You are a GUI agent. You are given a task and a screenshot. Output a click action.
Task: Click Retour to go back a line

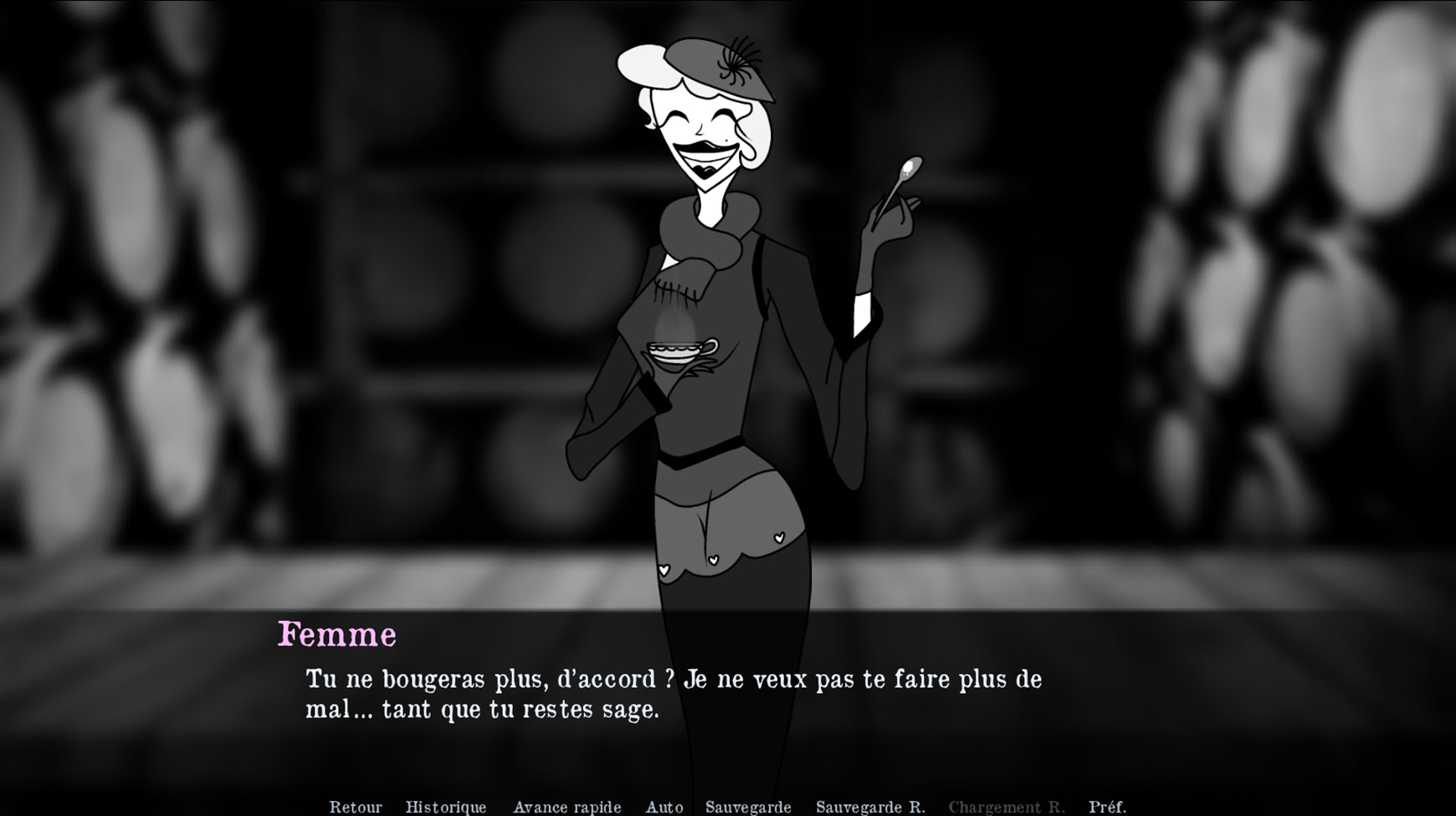pyautogui.click(x=356, y=807)
